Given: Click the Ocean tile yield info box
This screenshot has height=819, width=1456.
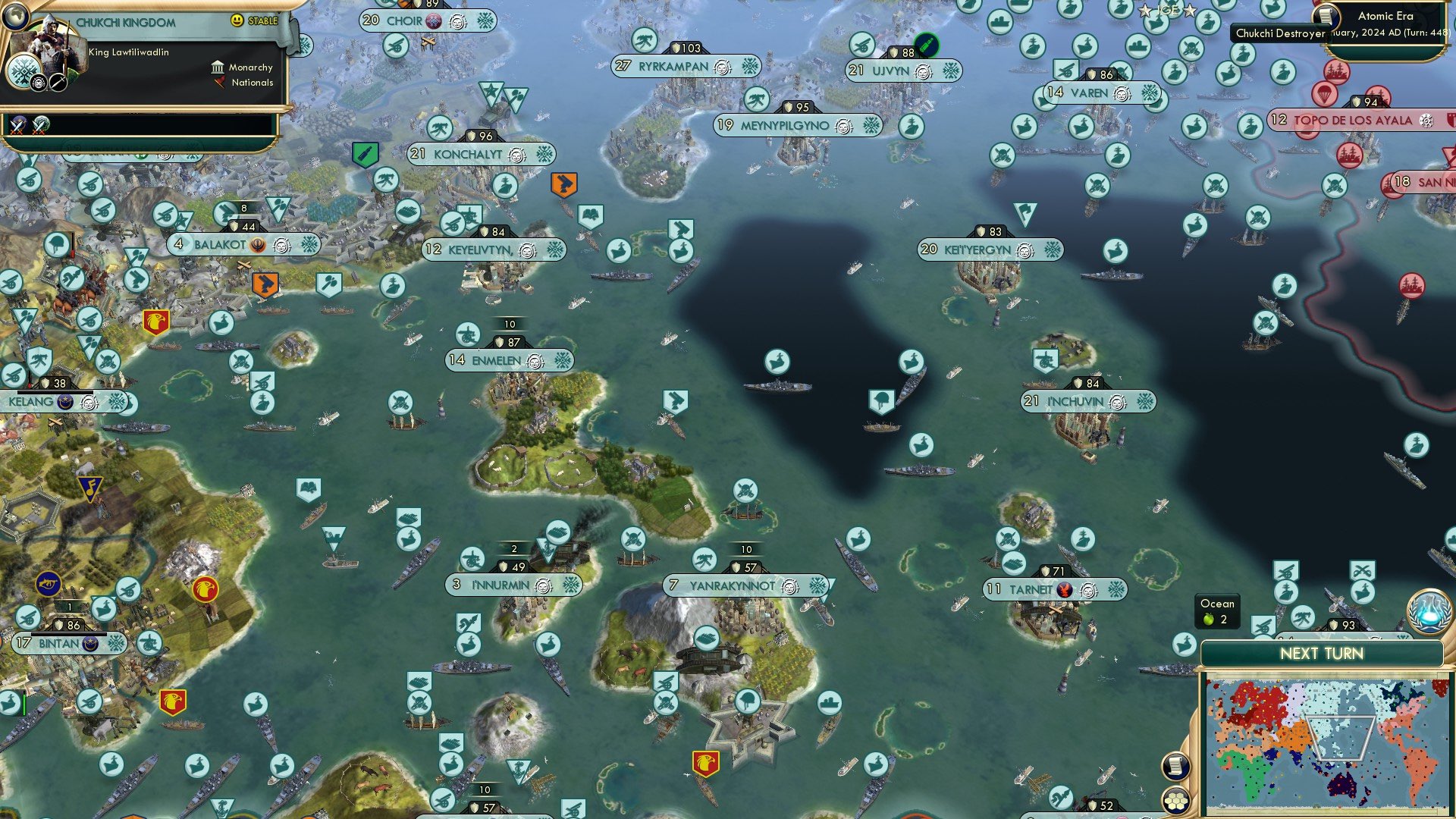Looking at the screenshot, I should [1216, 609].
